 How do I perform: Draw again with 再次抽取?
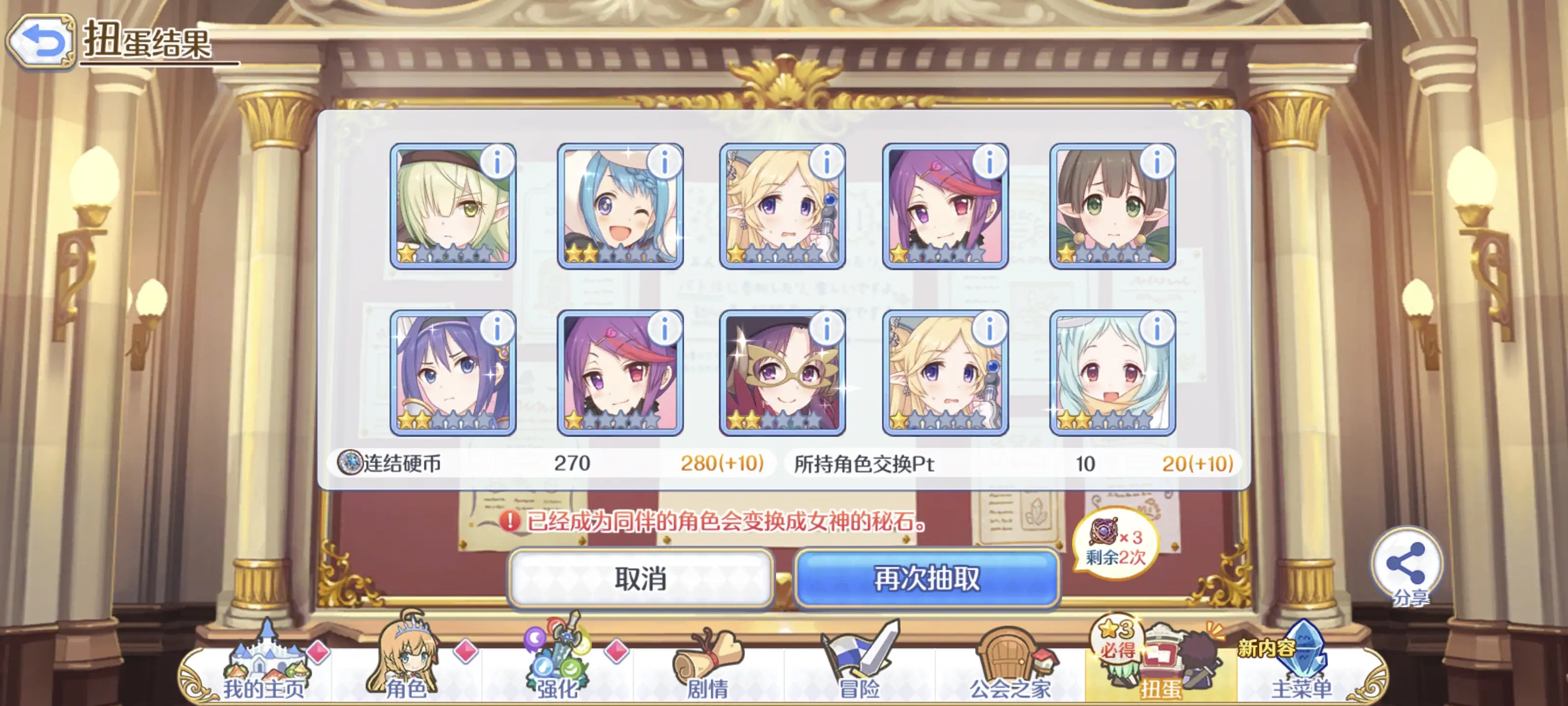[x=927, y=578]
